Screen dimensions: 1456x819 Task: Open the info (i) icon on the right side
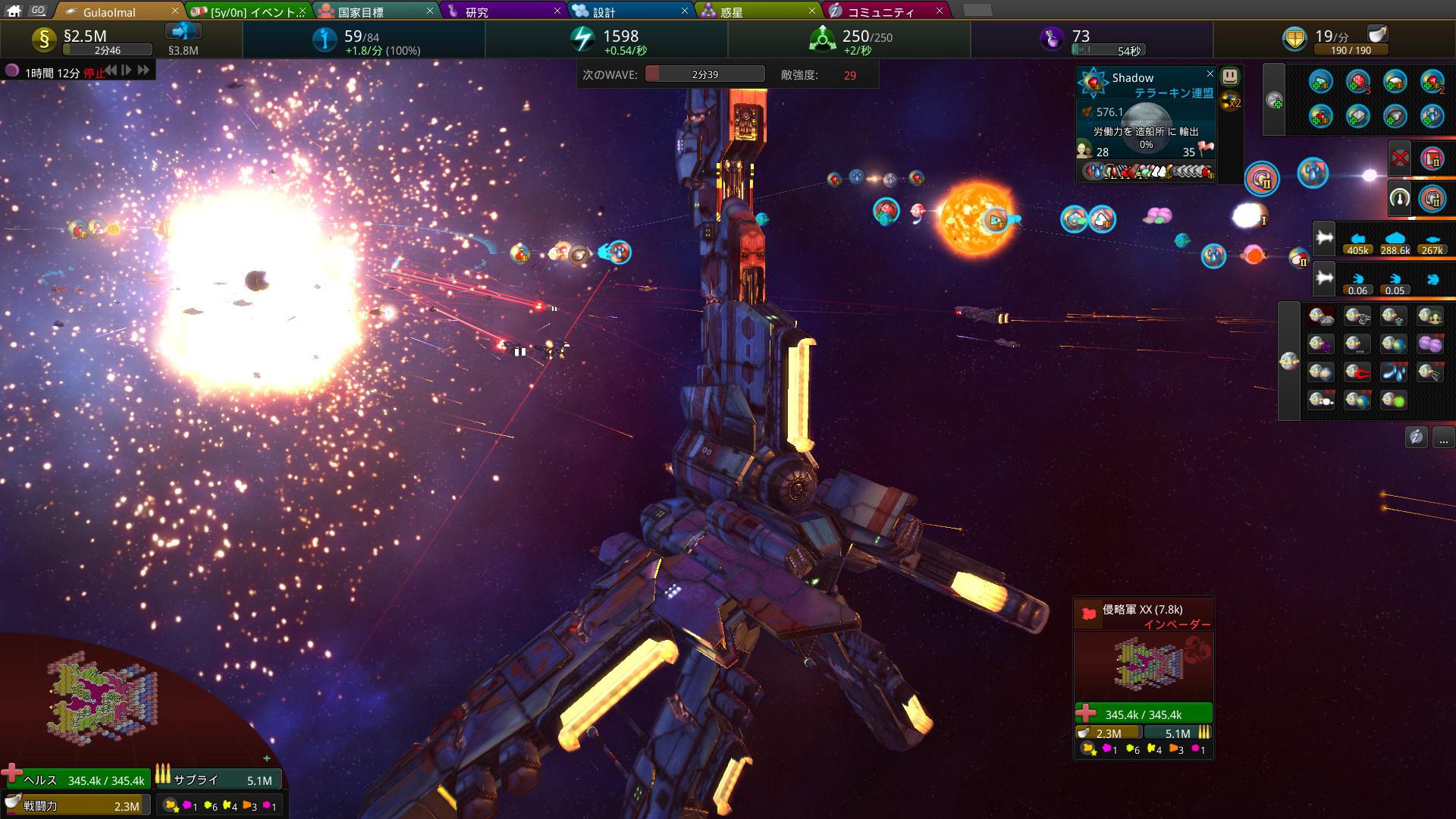coord(1415,437)
